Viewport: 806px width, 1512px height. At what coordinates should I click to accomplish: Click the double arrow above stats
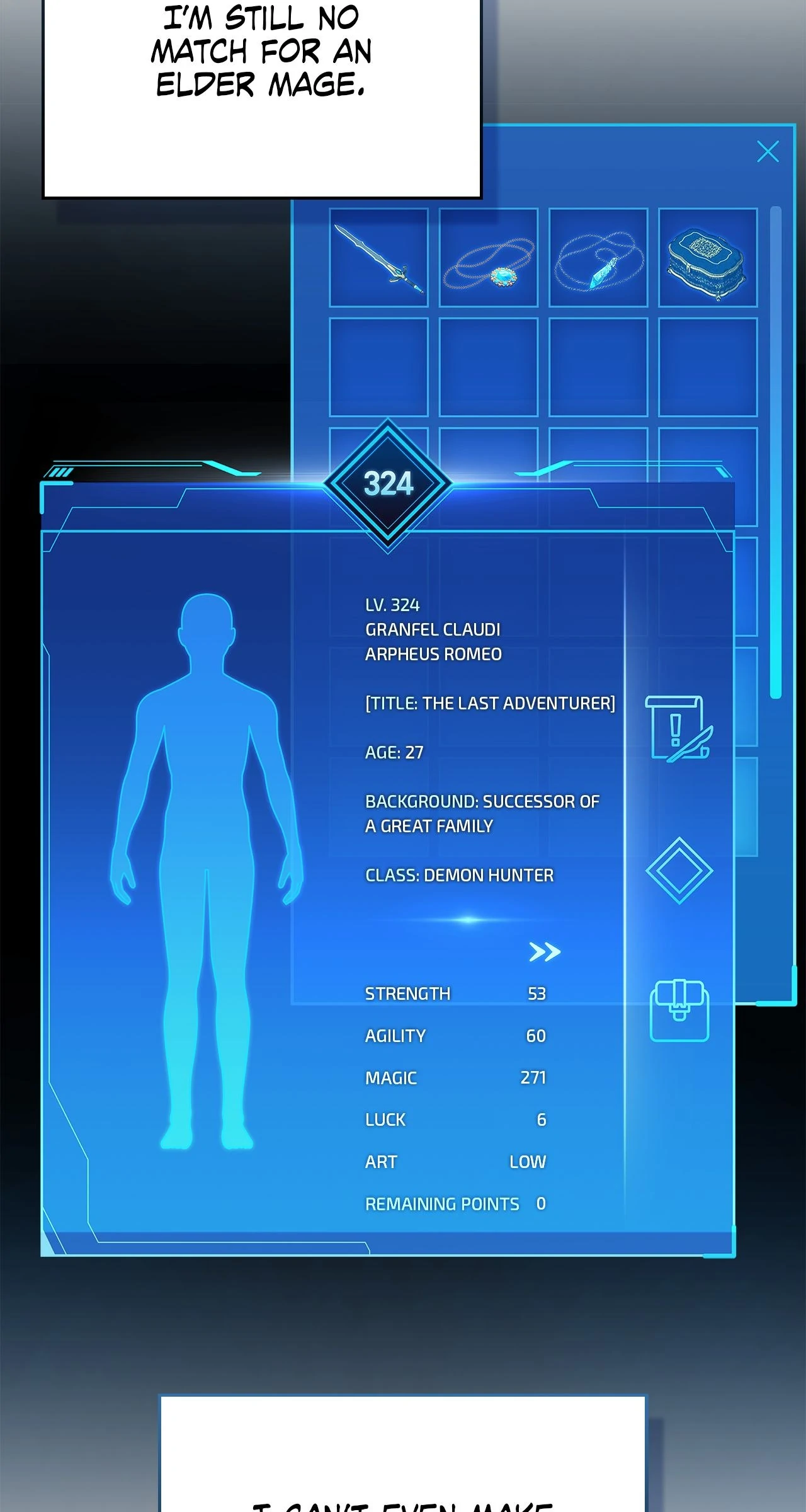click(x=545, y=951)
